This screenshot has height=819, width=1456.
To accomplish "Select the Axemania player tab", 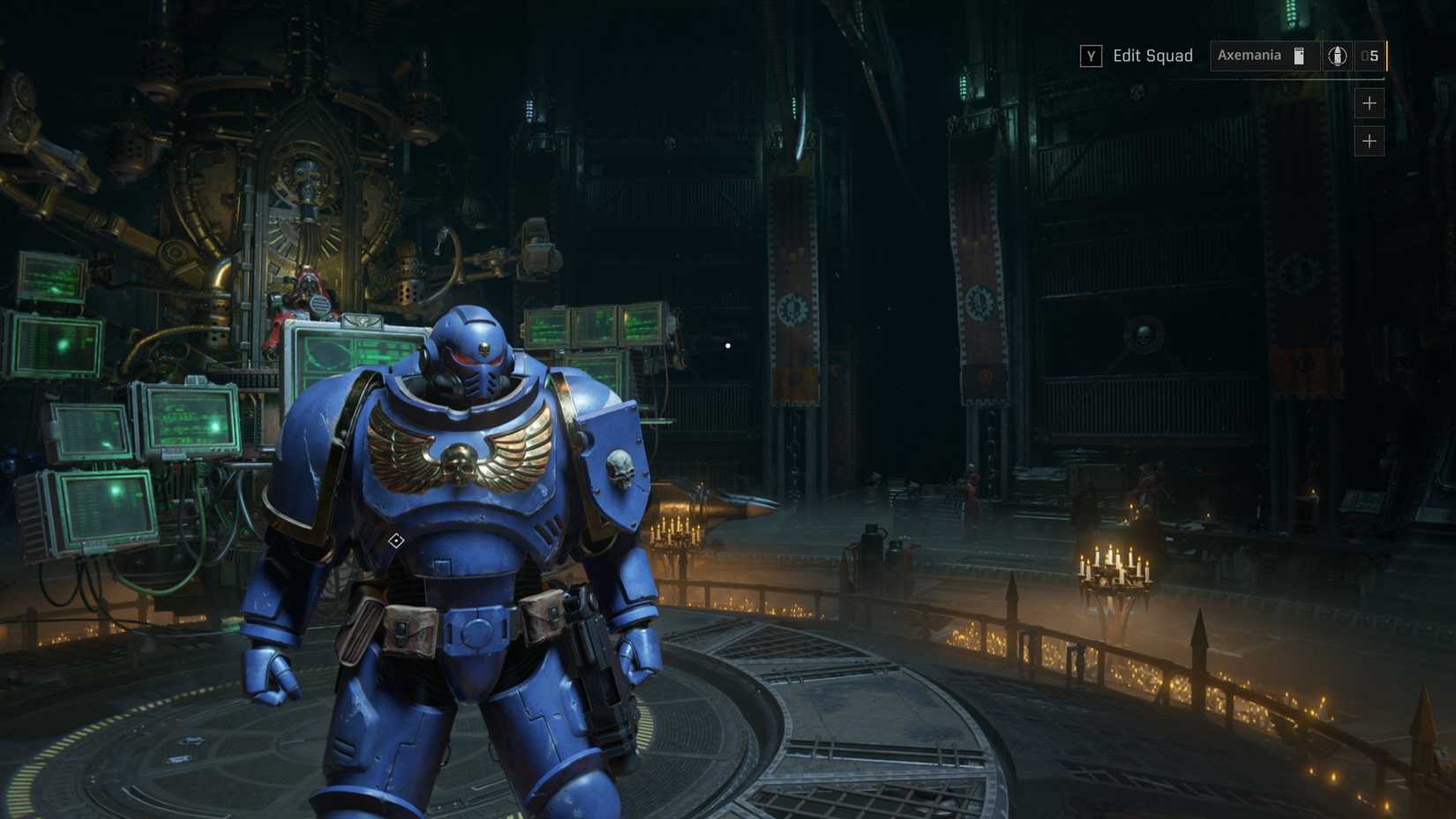I will [x=1249, y=55].
